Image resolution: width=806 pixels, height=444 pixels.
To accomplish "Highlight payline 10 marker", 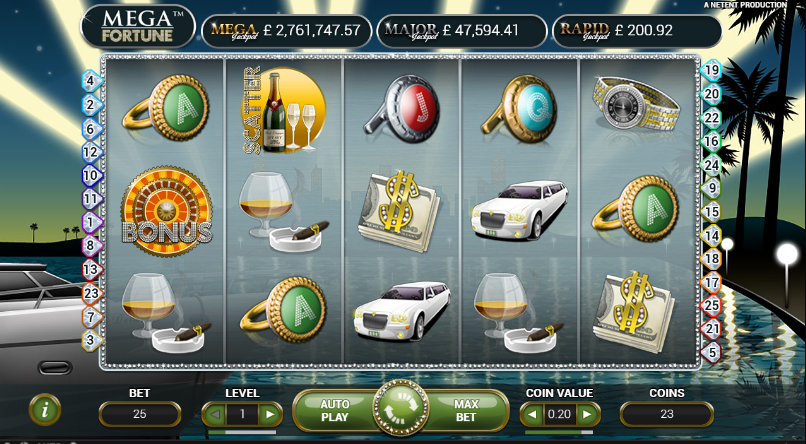I will click(90, 175).
